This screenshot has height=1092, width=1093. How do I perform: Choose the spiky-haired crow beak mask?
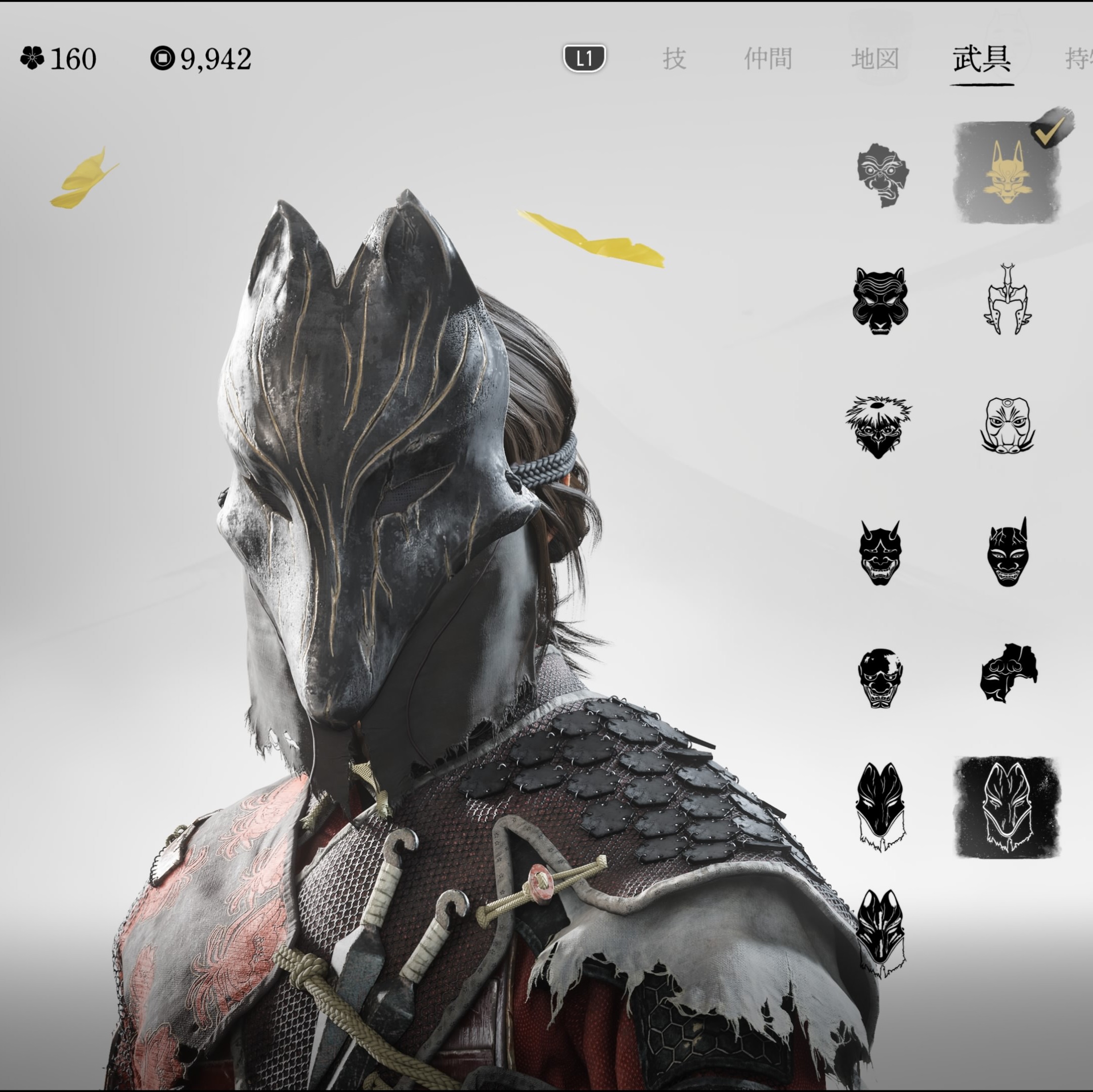[x=879, y=426]
